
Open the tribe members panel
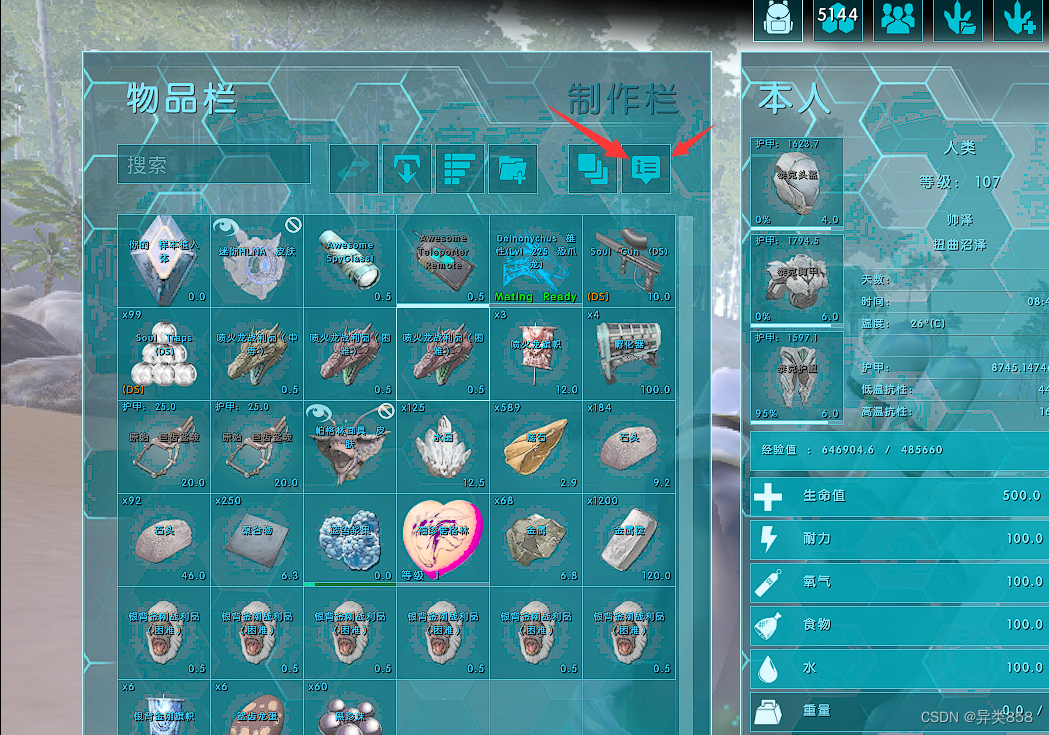(x=897, y=20)
